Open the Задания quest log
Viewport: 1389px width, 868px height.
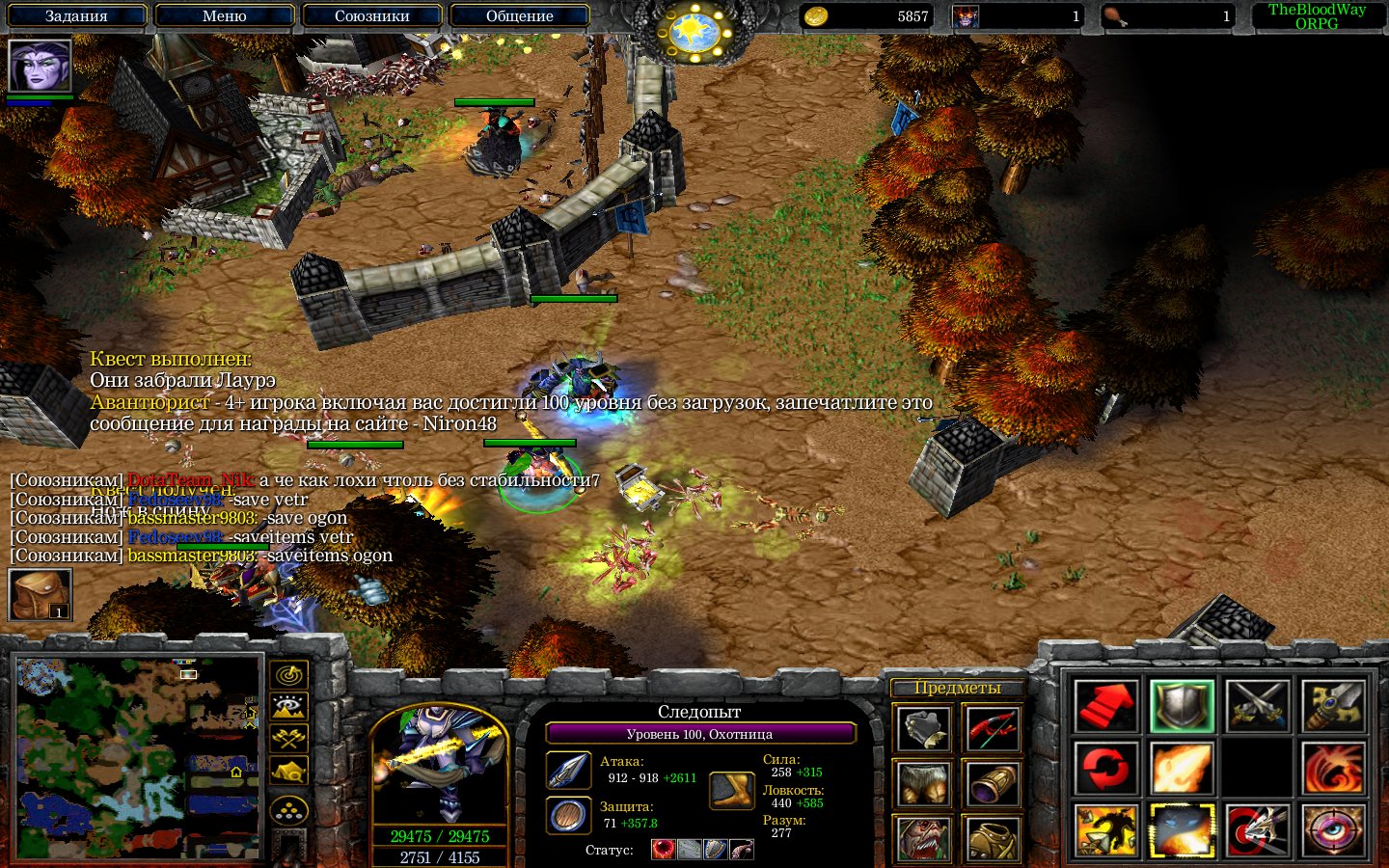76,15
